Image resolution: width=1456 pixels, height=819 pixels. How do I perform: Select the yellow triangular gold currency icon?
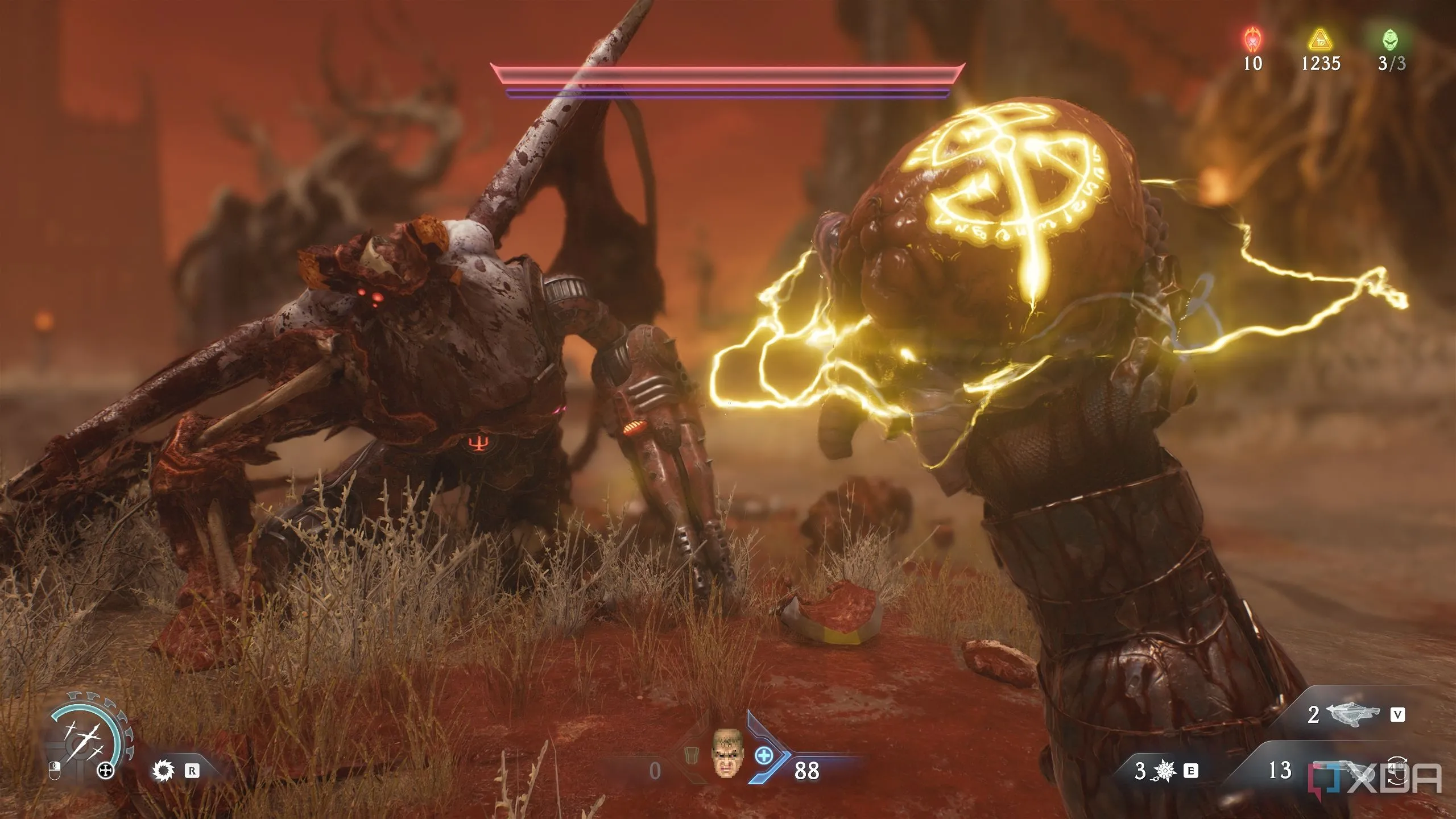point(1319,40)
